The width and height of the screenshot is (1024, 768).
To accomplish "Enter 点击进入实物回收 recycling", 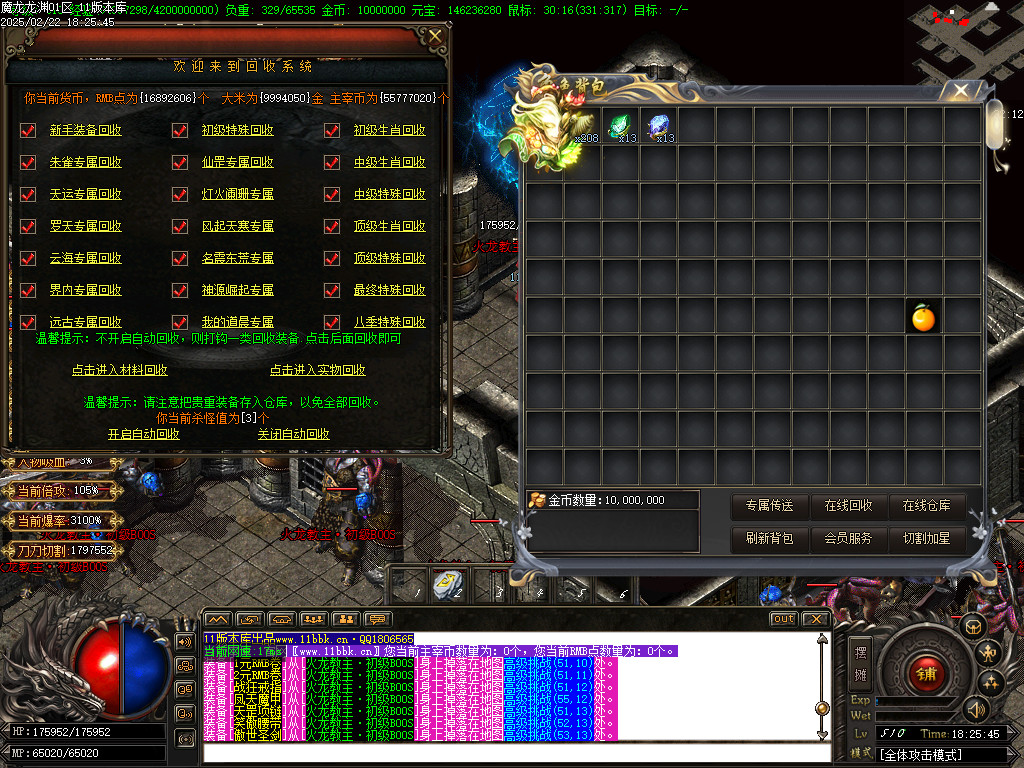I will pyautogui.click(x=317, y=370).
